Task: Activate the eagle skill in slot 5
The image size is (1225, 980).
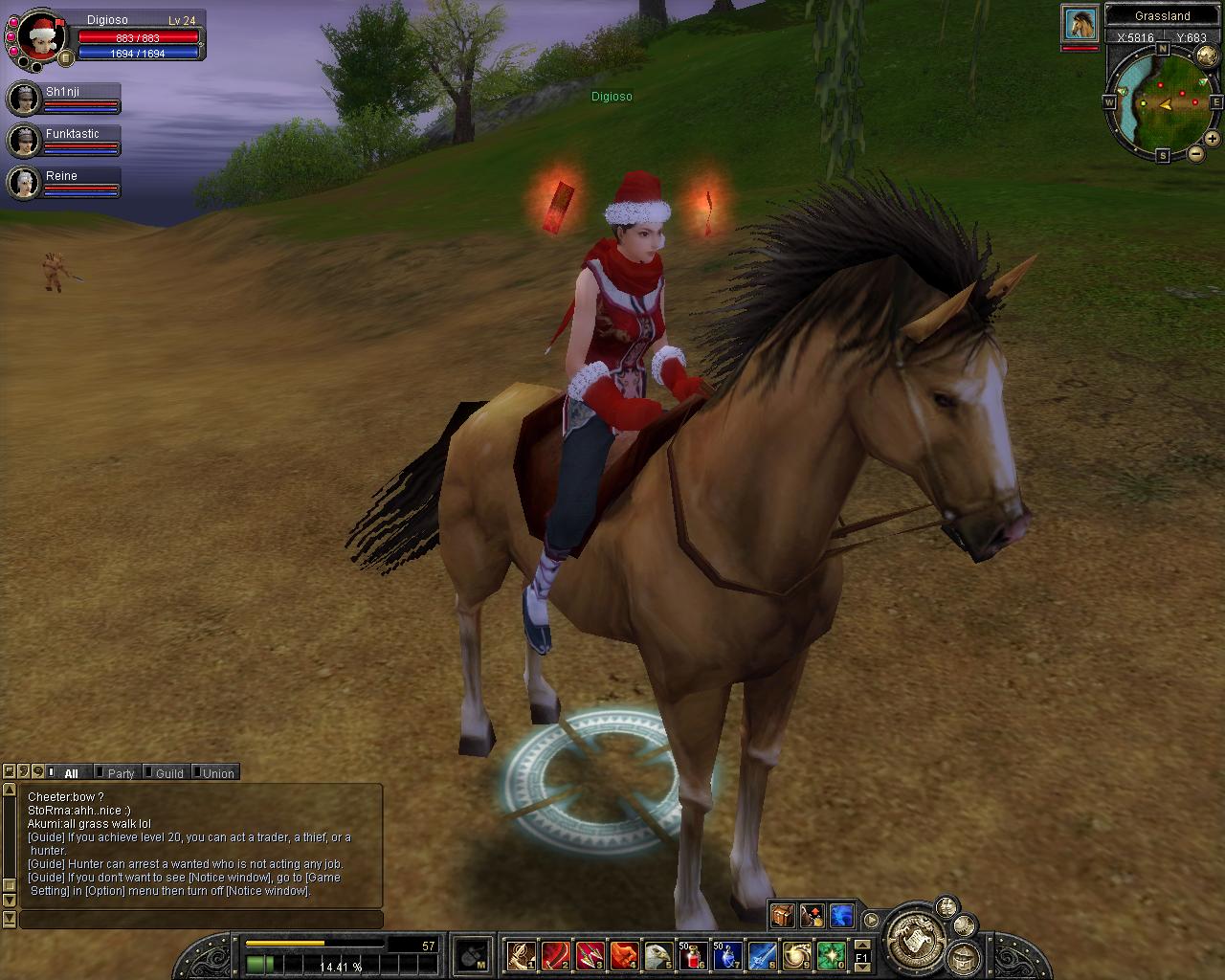Action: click(x=657, y=954)
